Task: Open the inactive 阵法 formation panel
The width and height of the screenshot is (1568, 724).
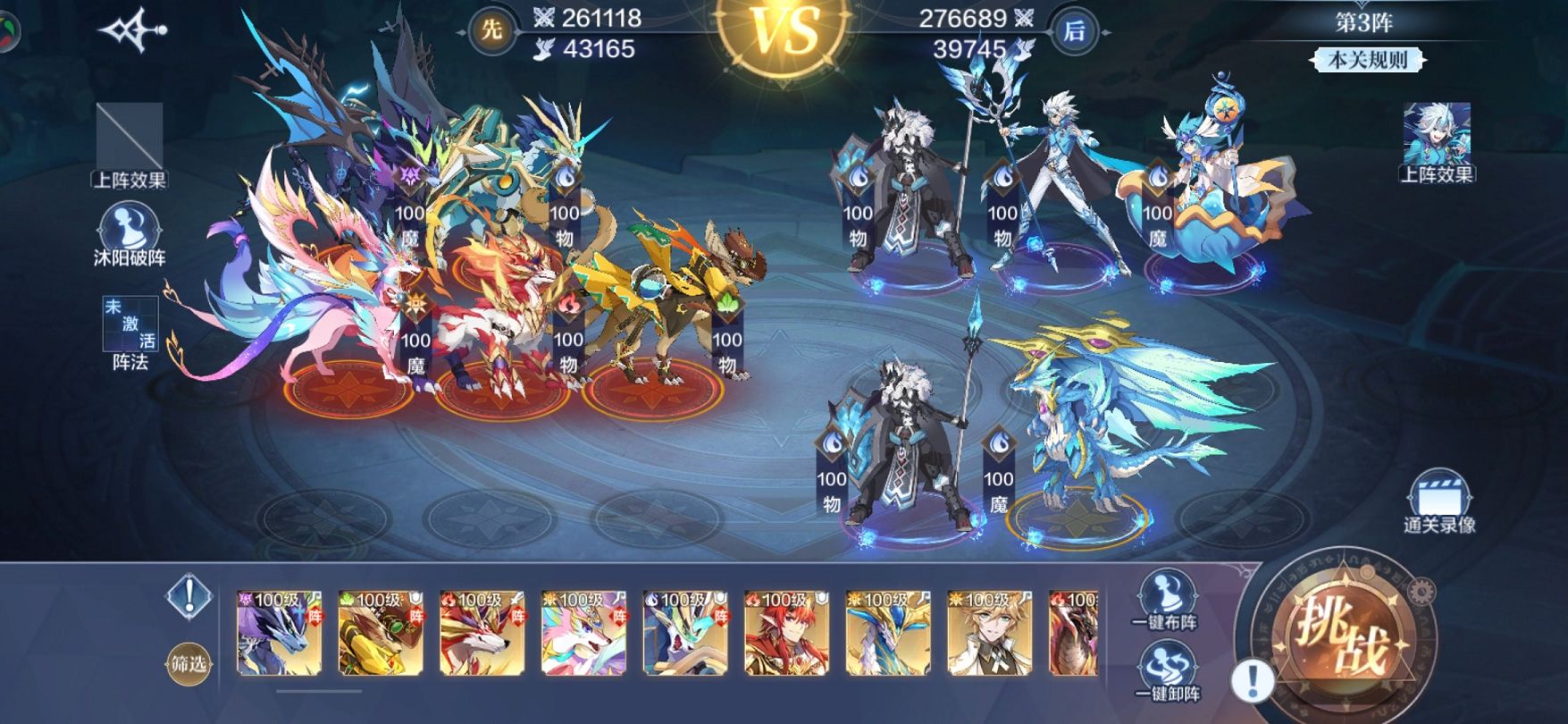Action: [130, 333]
